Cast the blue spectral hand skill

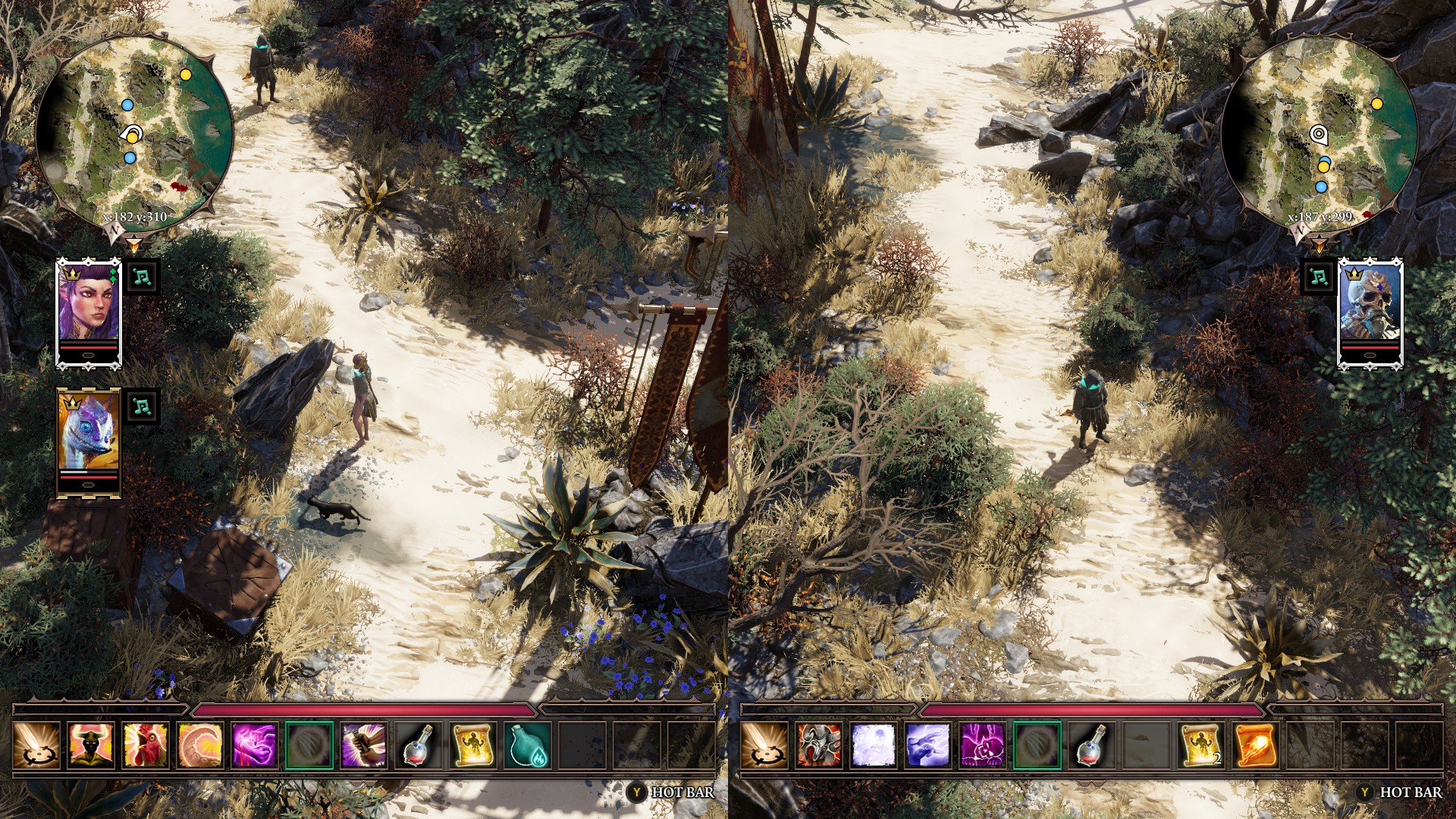(928, 745)
